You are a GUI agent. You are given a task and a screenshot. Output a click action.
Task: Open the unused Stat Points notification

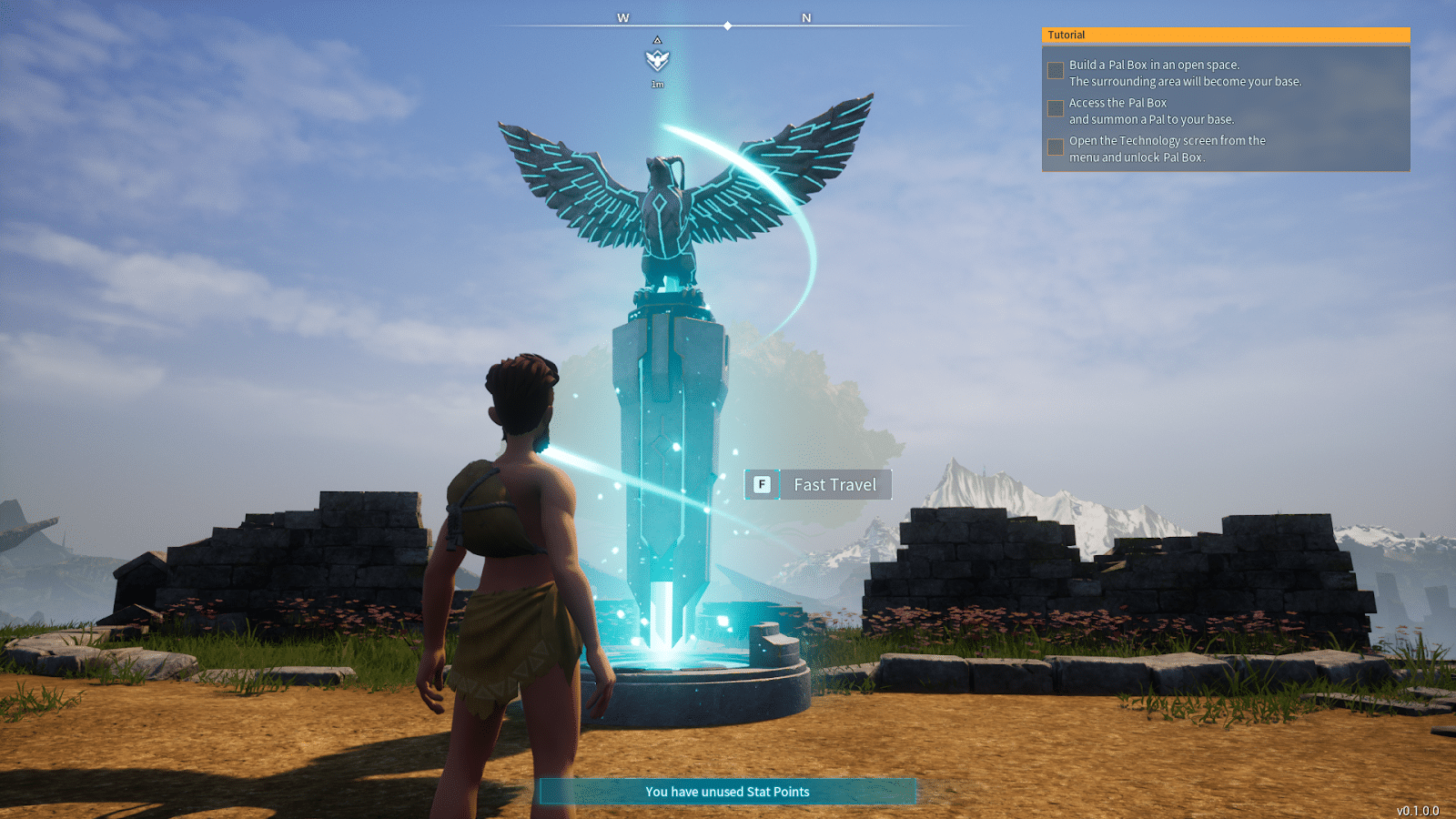click(727, 792)
